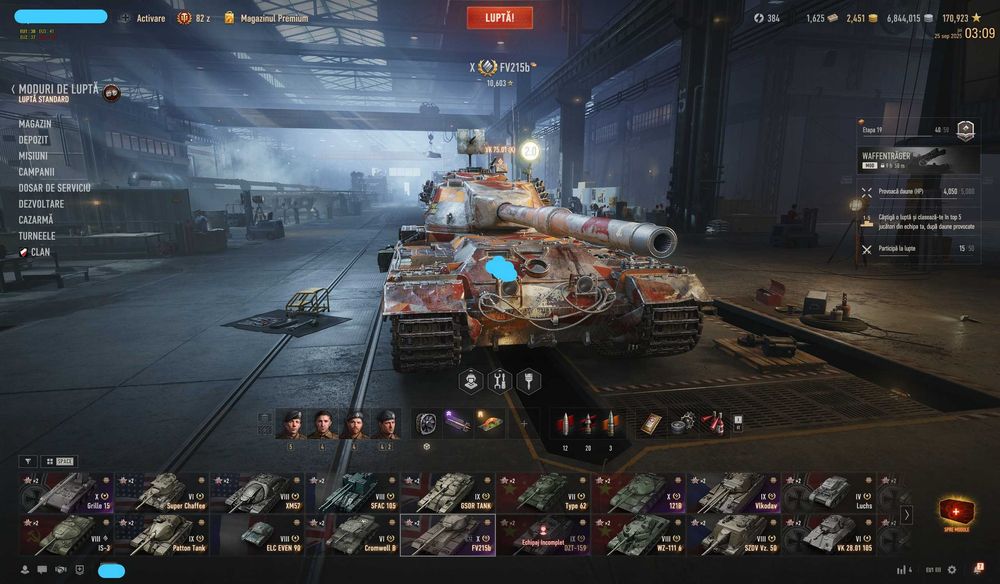Select the Grille 15 tank in the carousel
The width and height of the screenshot is (1000, 584).
click(66, 493)
